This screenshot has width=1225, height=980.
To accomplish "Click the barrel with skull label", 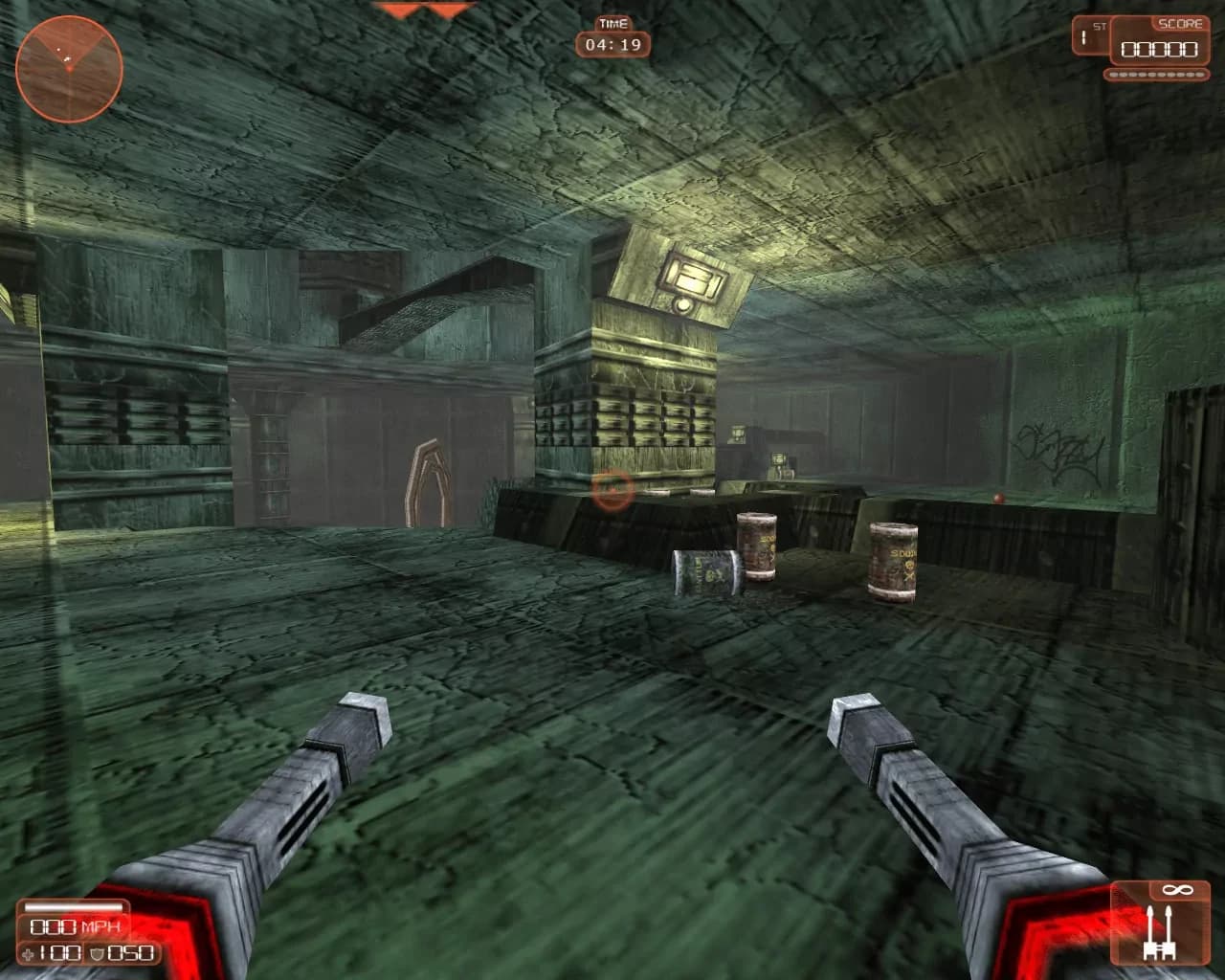I will (895, 560).
